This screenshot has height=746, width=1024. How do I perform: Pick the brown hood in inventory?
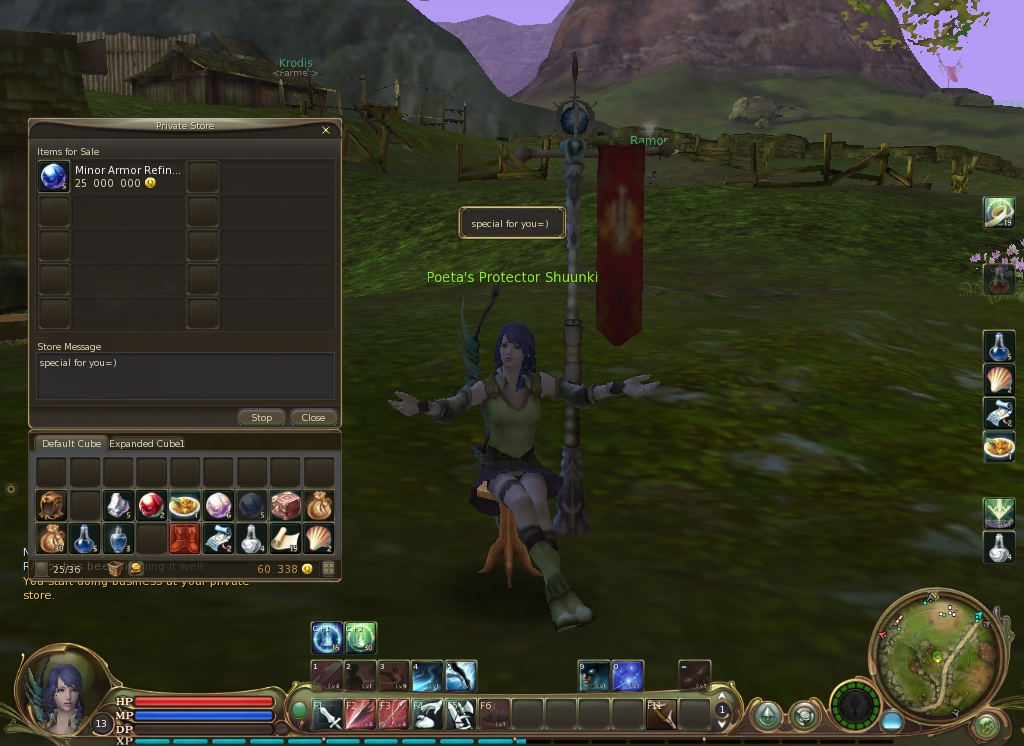click(x=51, y=505)
